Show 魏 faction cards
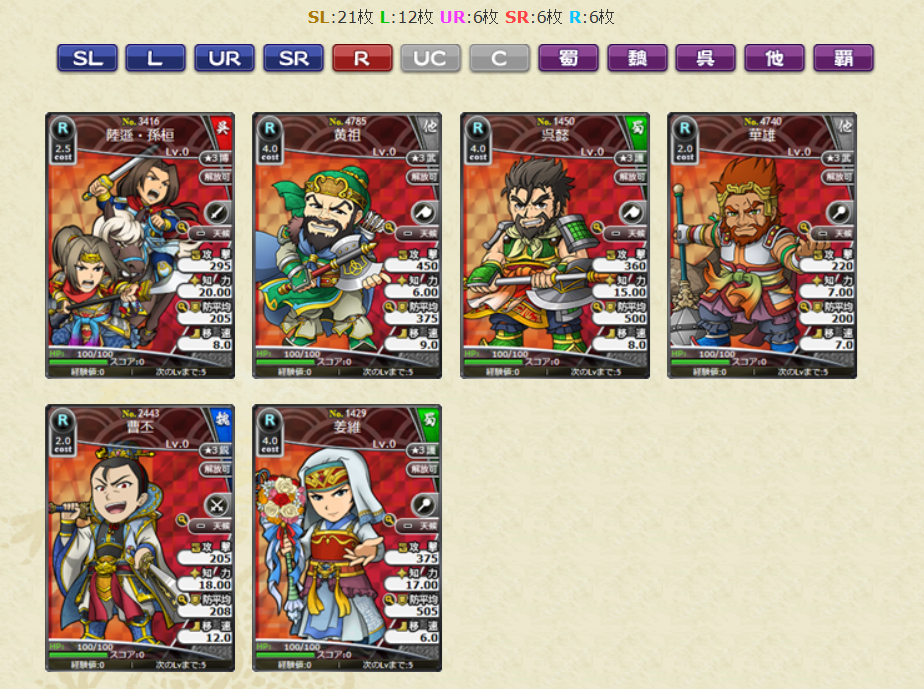The image size is (924, 689). tap(637, 58)
